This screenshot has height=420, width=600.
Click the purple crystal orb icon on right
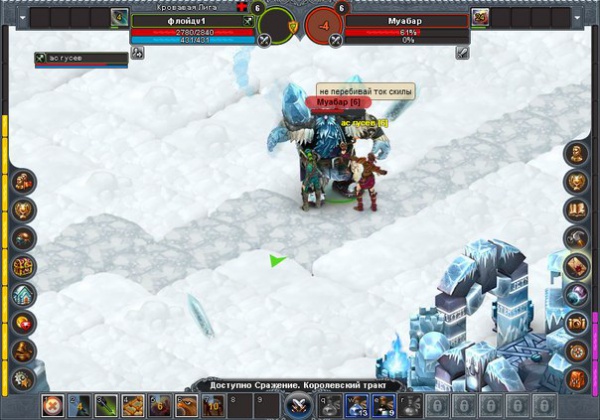coord(577,294)
